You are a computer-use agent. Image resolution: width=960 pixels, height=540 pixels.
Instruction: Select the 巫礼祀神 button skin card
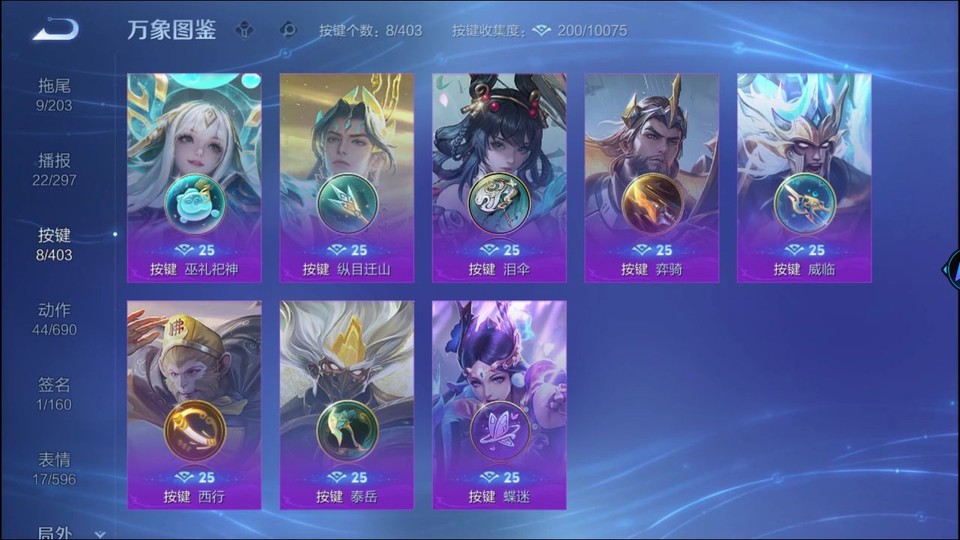[x=194, y=178]
